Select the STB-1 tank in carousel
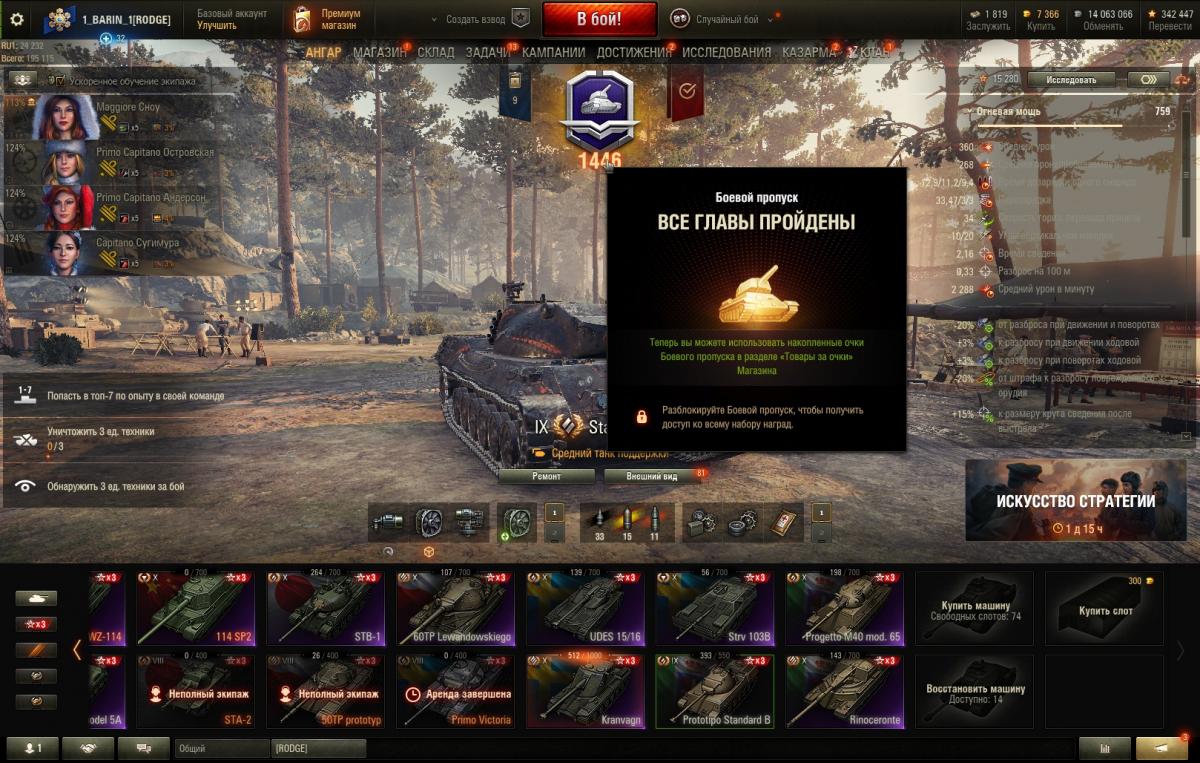Screen dimensions: 1200x763 pos(324,608)
